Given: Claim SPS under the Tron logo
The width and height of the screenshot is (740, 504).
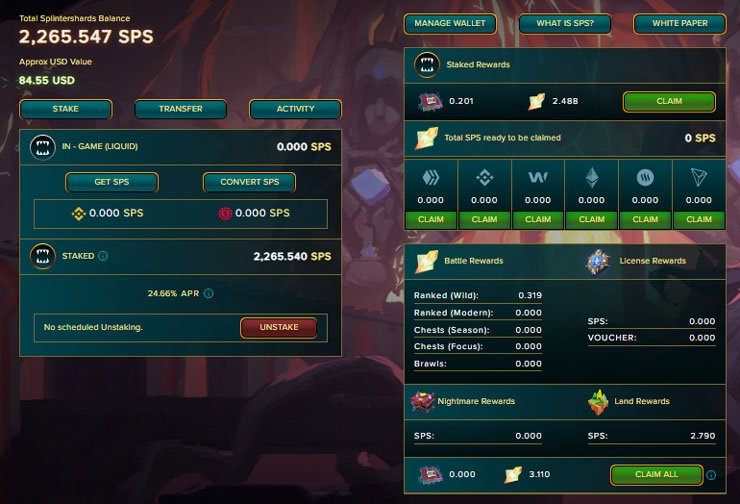Looking at the screenshot, I should click(x=699, y=219).
